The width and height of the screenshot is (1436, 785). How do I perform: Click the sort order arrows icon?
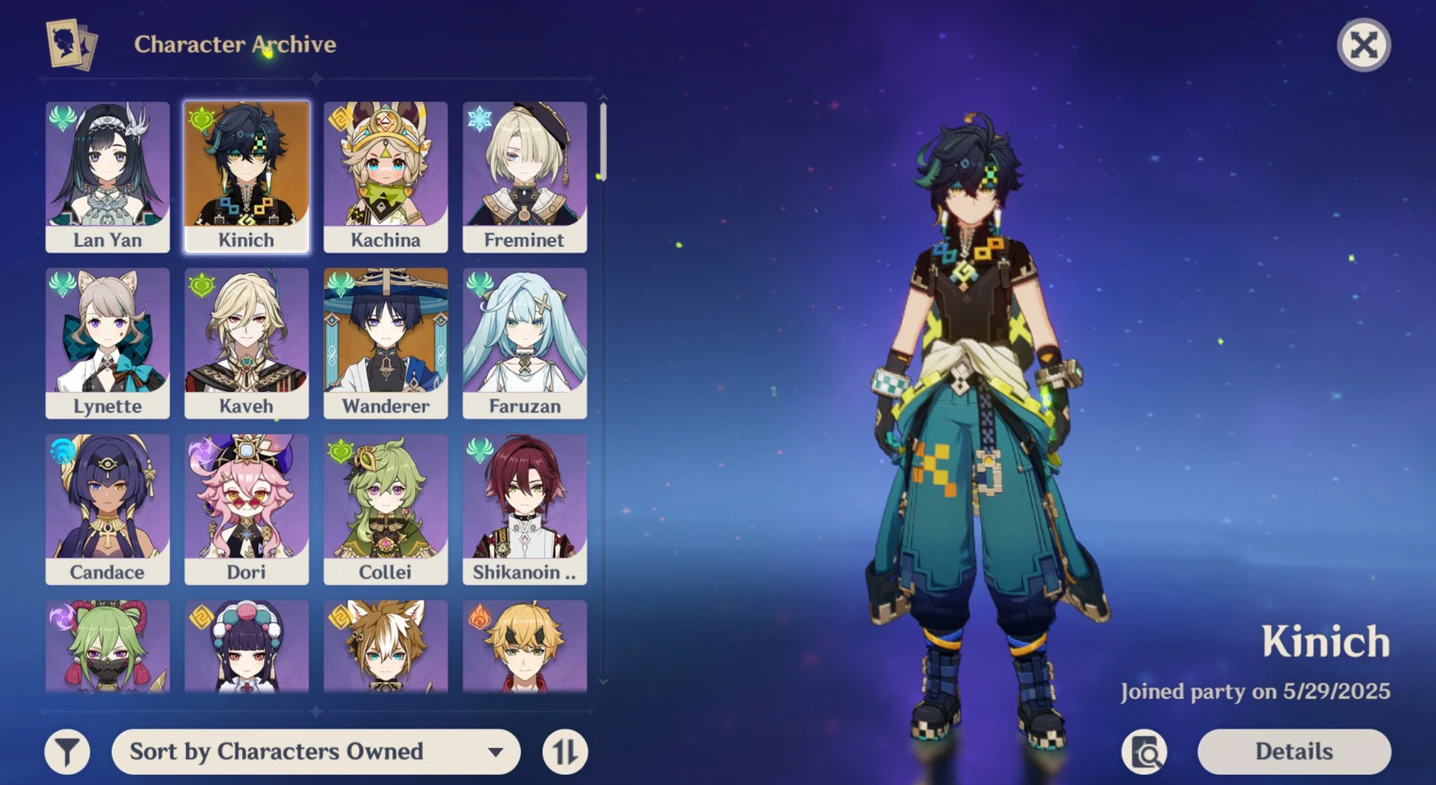tap(564, 751)
